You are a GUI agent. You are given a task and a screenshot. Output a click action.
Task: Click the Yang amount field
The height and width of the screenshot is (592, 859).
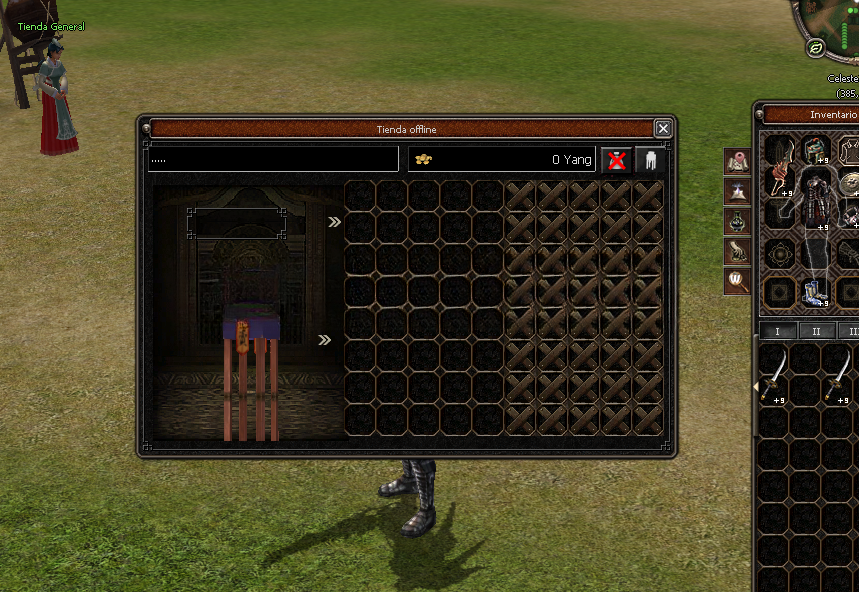point(501,159)
